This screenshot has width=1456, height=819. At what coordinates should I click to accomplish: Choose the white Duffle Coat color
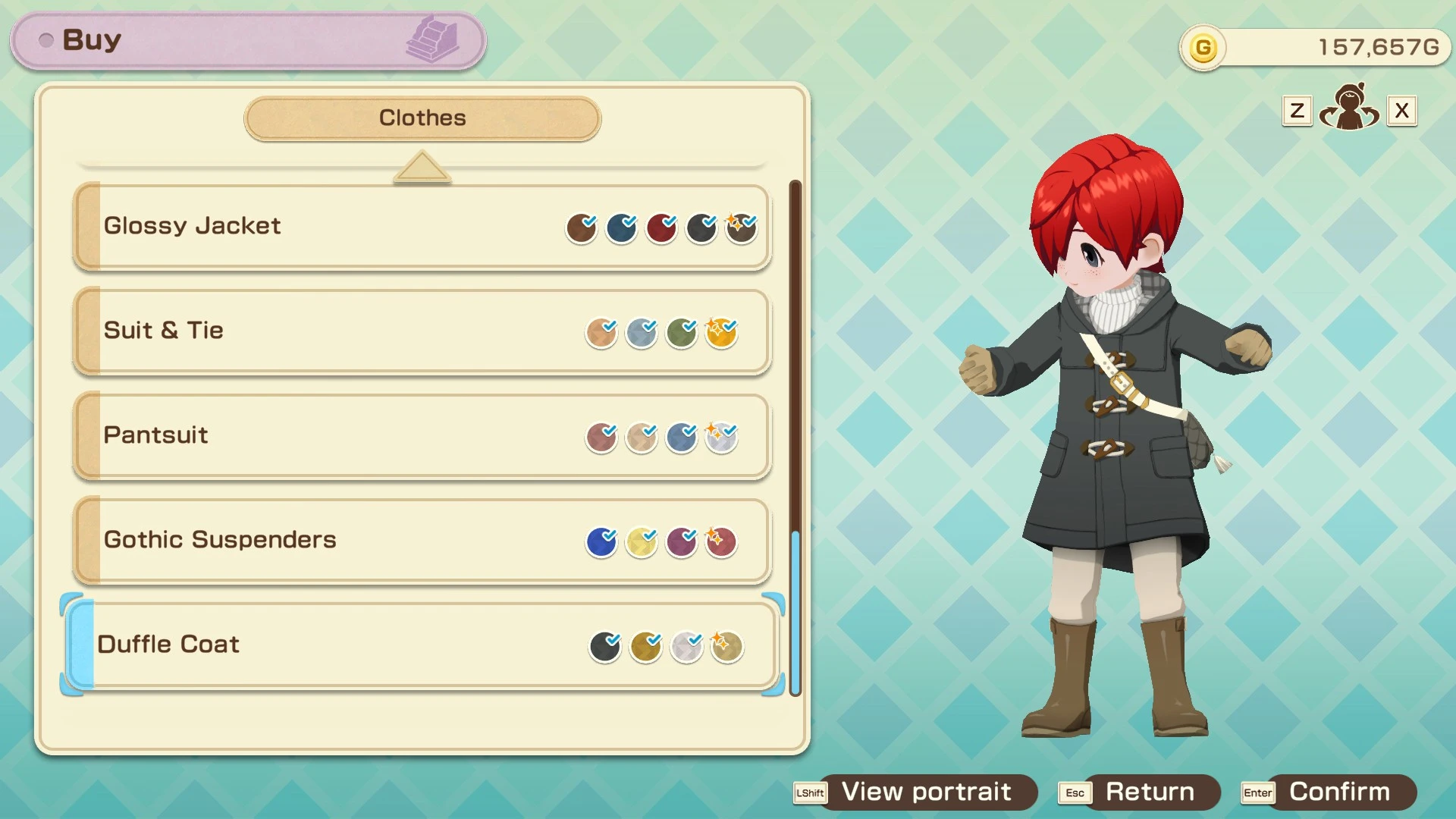pyautogui.click(x=686, y=647)
